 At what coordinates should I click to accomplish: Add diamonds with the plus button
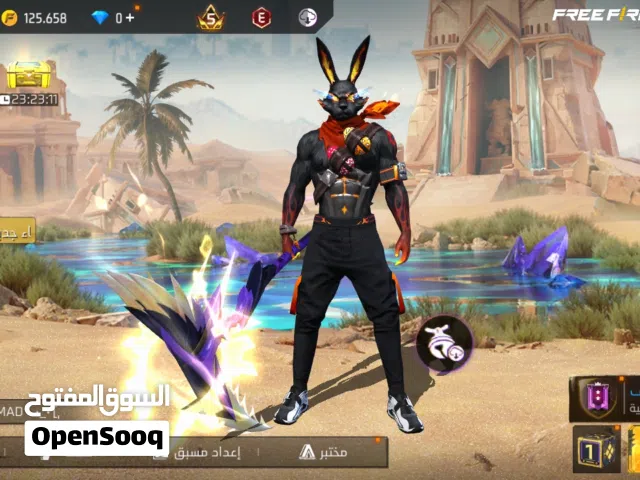pos(131,17)
